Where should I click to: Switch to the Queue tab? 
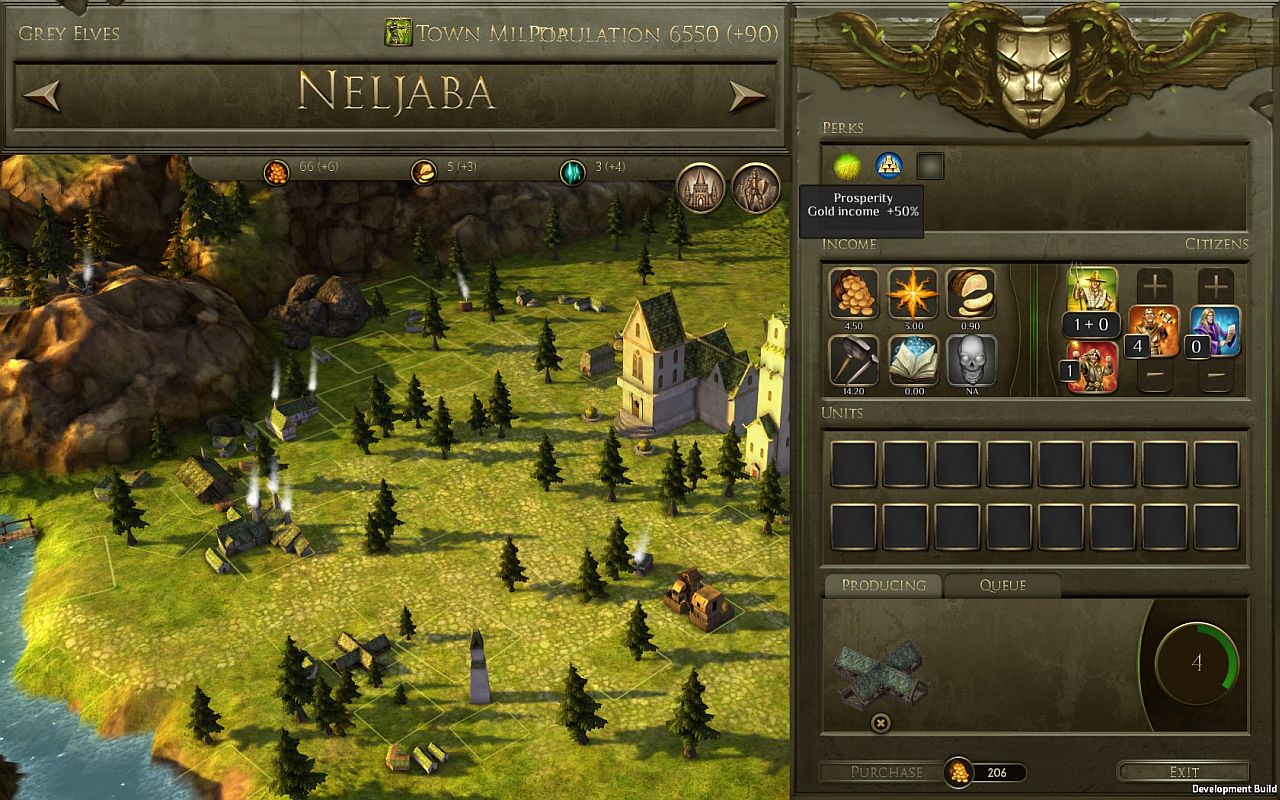(1002, 585)
